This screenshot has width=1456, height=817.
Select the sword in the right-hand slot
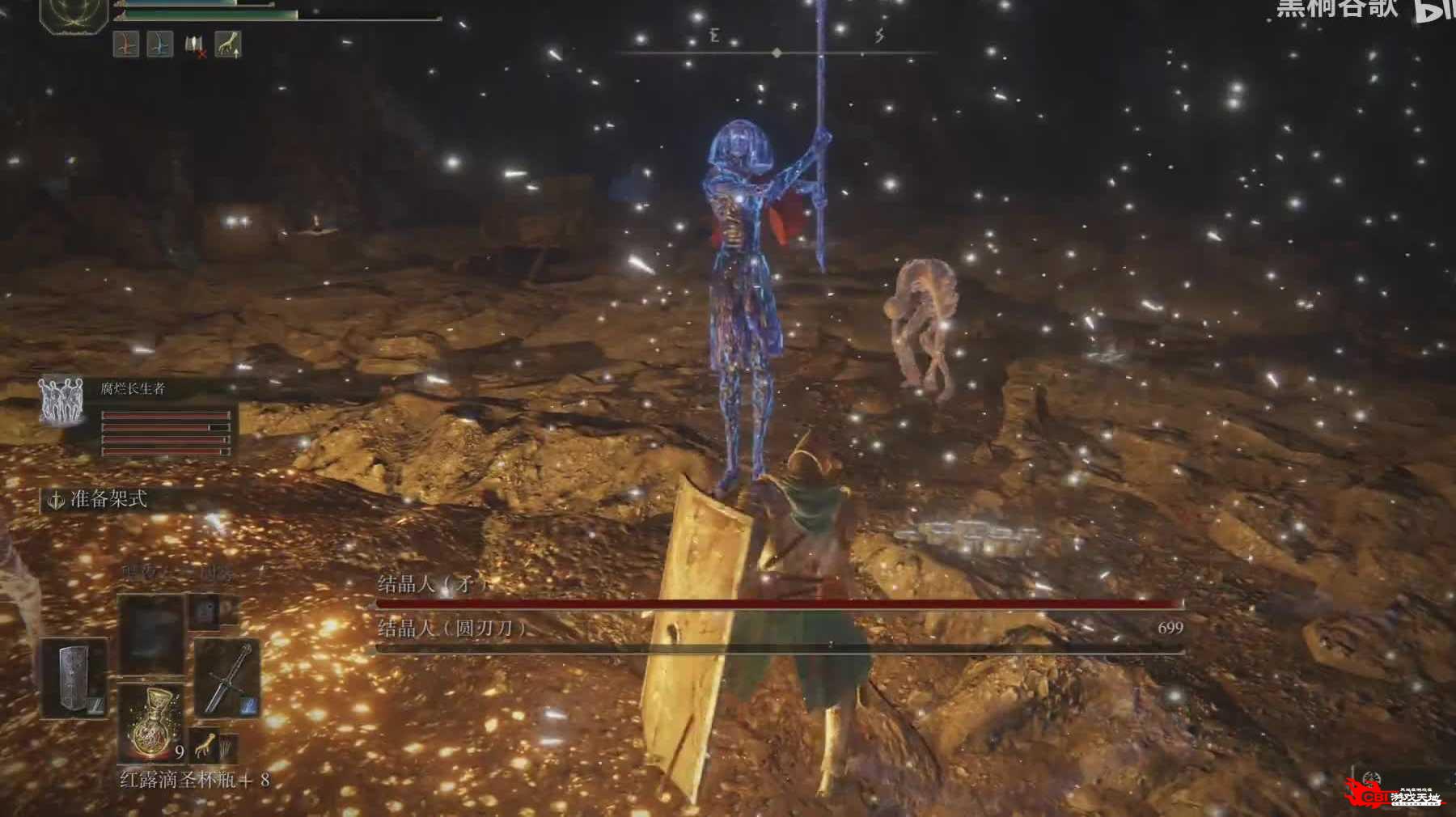point(226,678)
